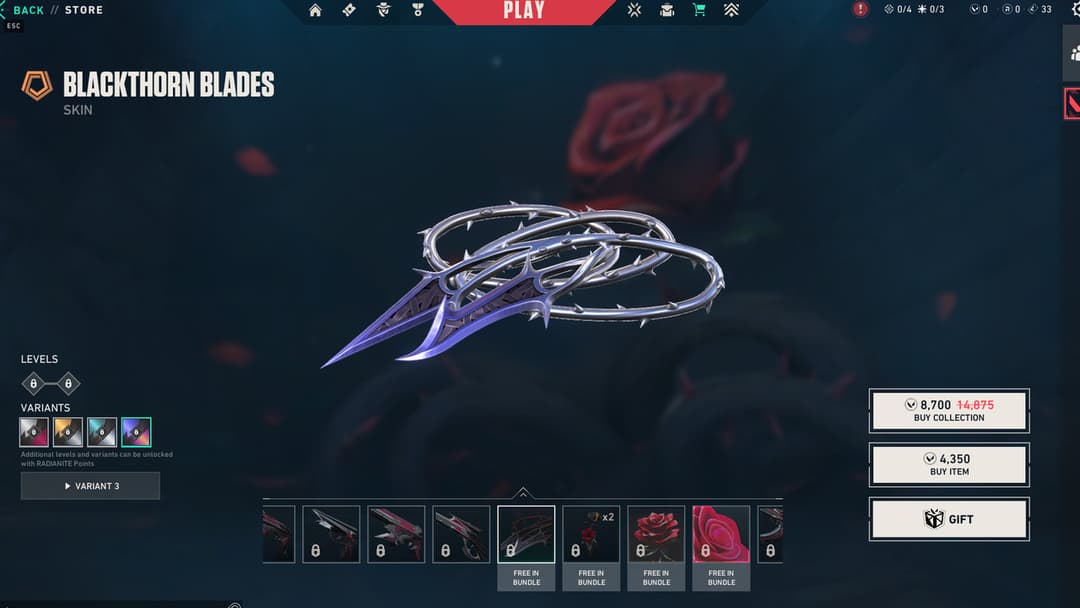Image resolution: width=1080 pixels, height=608 pixels.
Task: Choose the gold variant swatch
Action: point(68,432)
